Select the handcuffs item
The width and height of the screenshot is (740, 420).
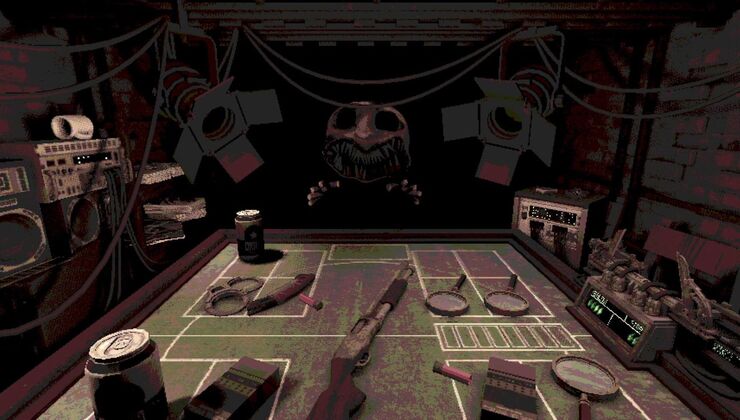pyautogui.click(x=232, y=295)
